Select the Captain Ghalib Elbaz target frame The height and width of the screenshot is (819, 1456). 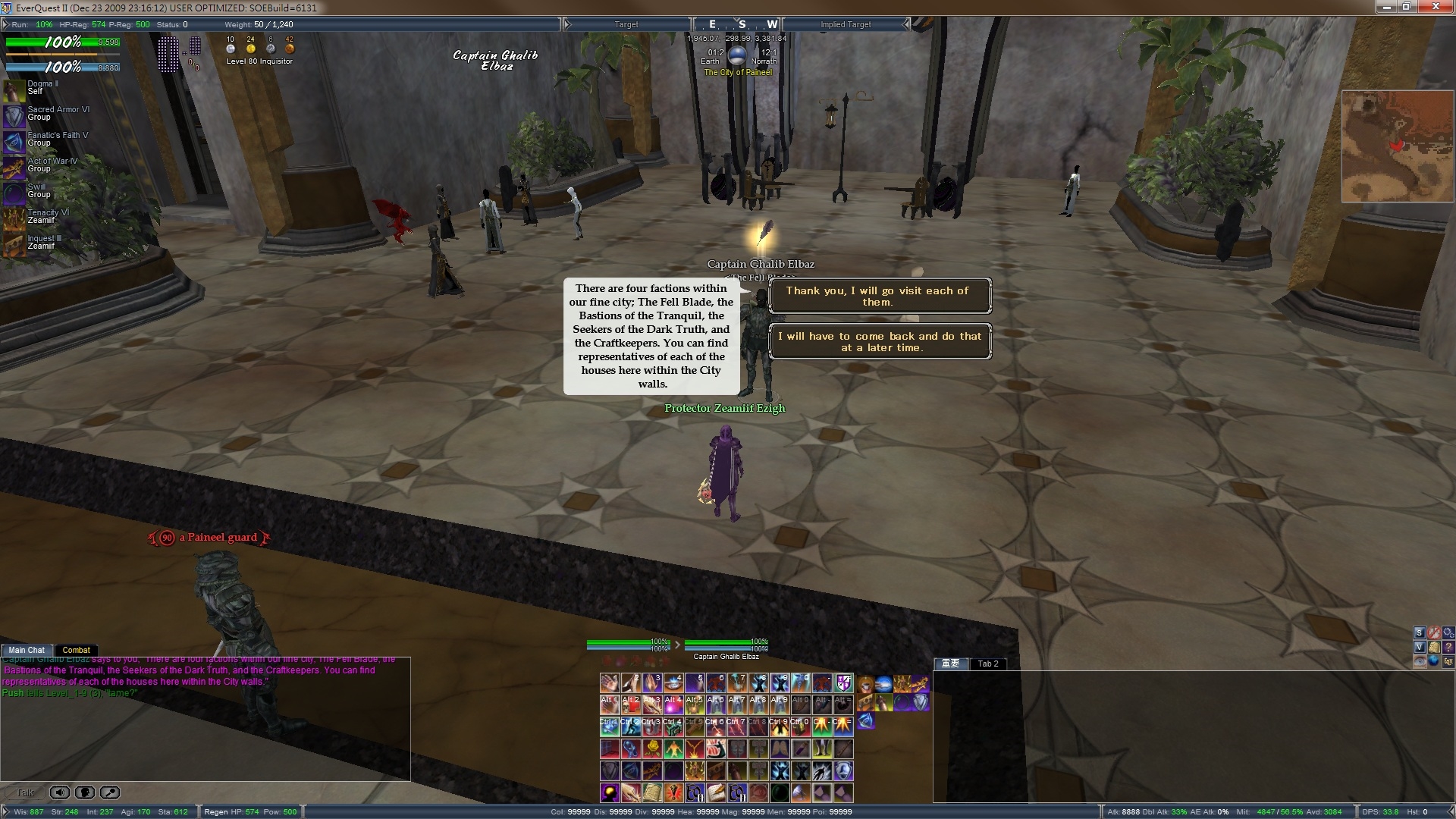click(x=726, y=648)
